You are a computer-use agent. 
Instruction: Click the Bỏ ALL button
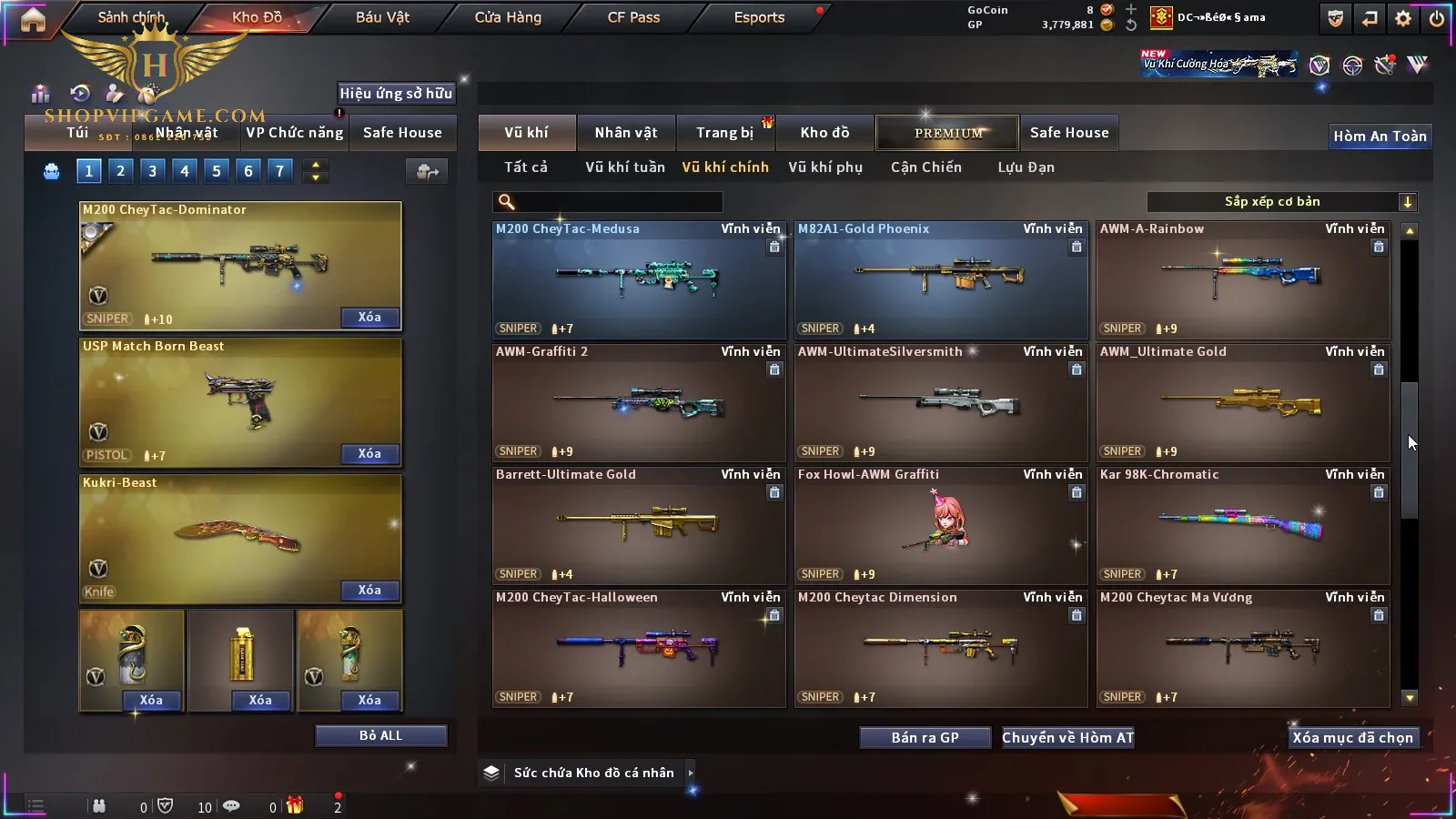coord(380,735)
